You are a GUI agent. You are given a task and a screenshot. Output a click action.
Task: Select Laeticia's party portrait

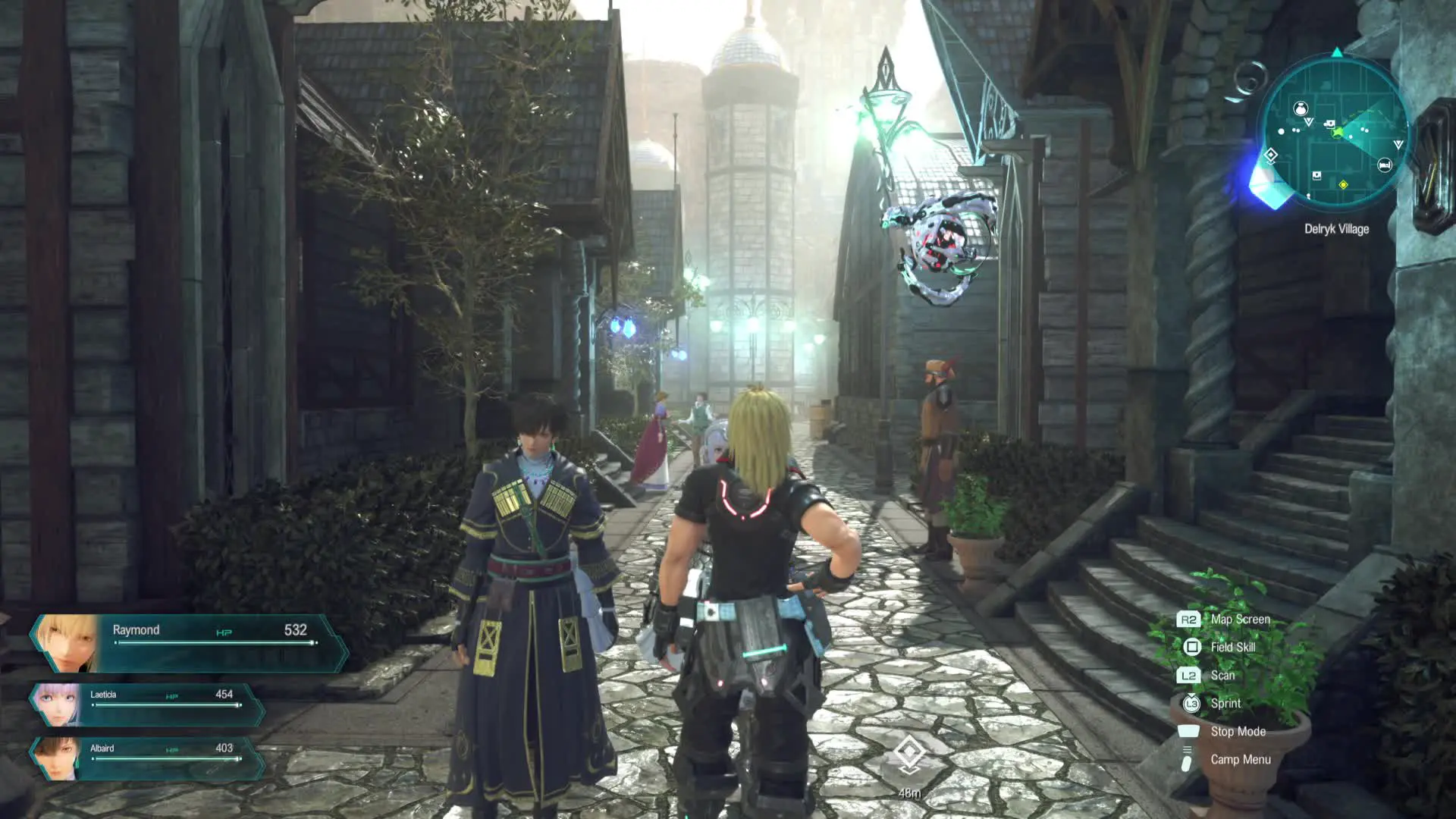point(58,704)
